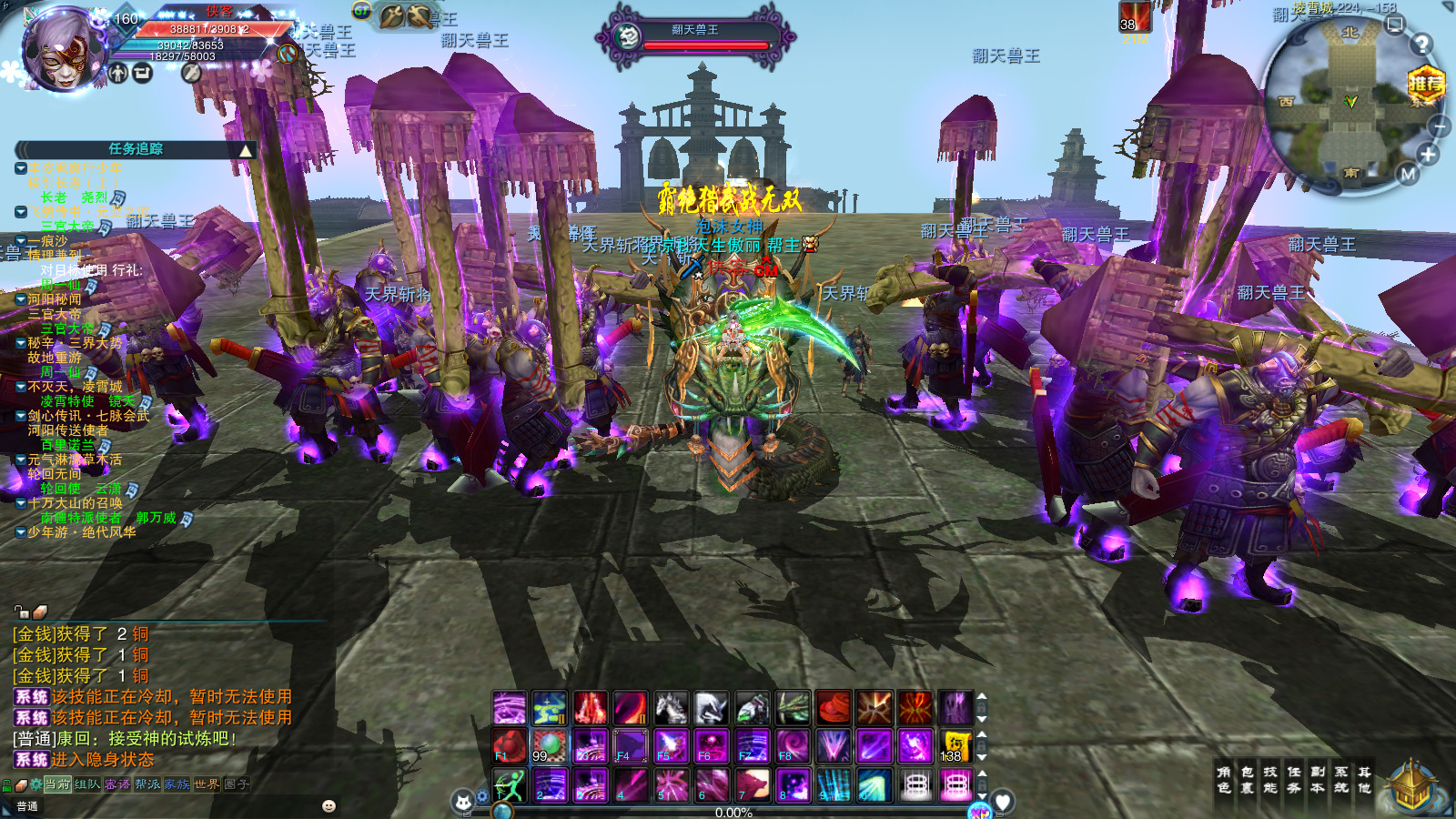Use the green orb item with 99 count
1456x819 pixels.
550,746
